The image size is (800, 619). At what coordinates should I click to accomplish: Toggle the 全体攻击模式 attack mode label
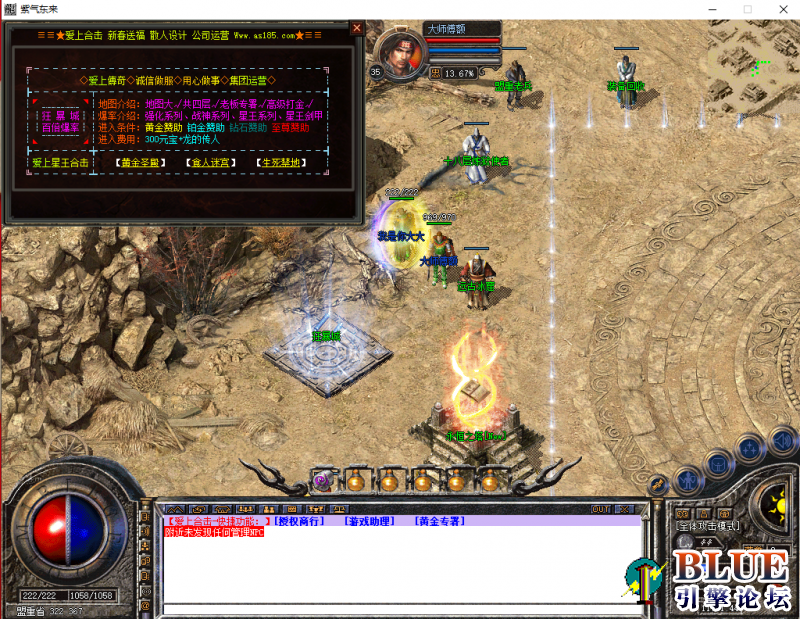coord(708,526)
